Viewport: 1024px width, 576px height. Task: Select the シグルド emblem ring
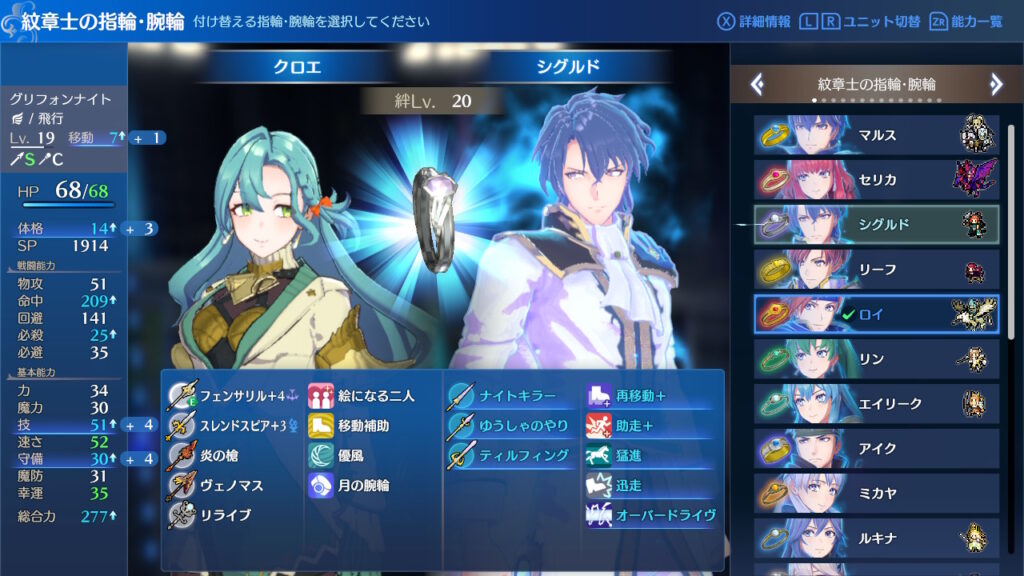tap(876, 225)
